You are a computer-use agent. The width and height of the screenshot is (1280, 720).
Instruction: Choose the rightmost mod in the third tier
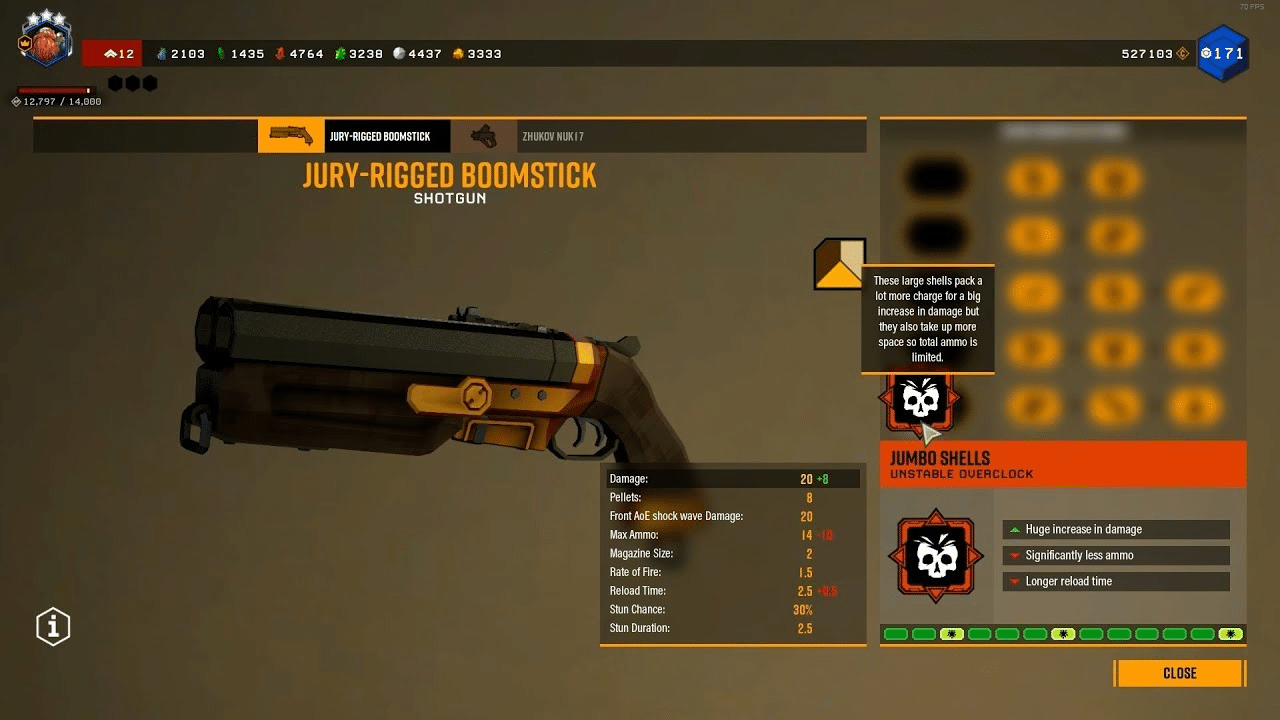(x=1195, y=291)
